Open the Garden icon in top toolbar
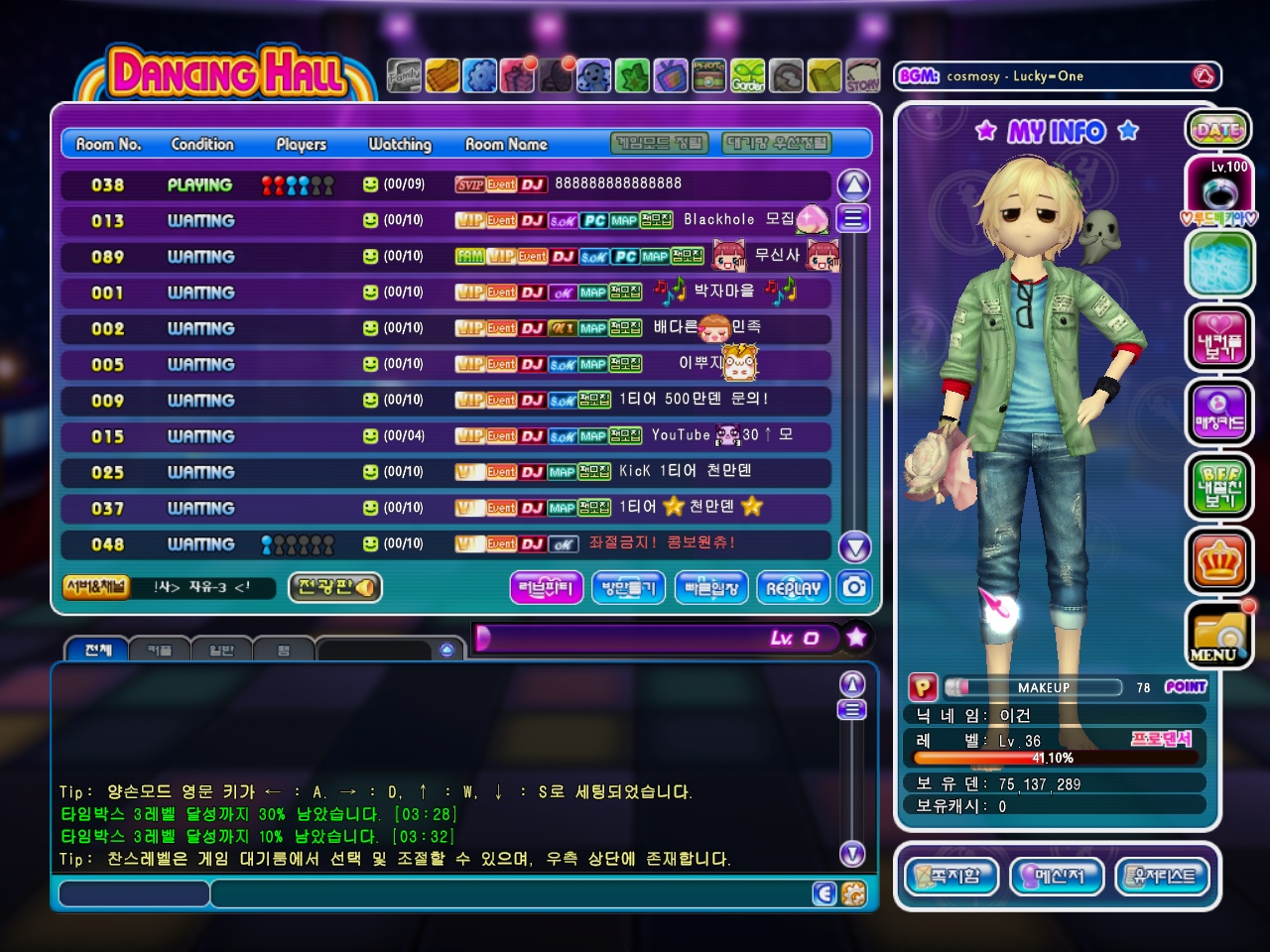This screenshot has width=1270, height=952. 748,76
